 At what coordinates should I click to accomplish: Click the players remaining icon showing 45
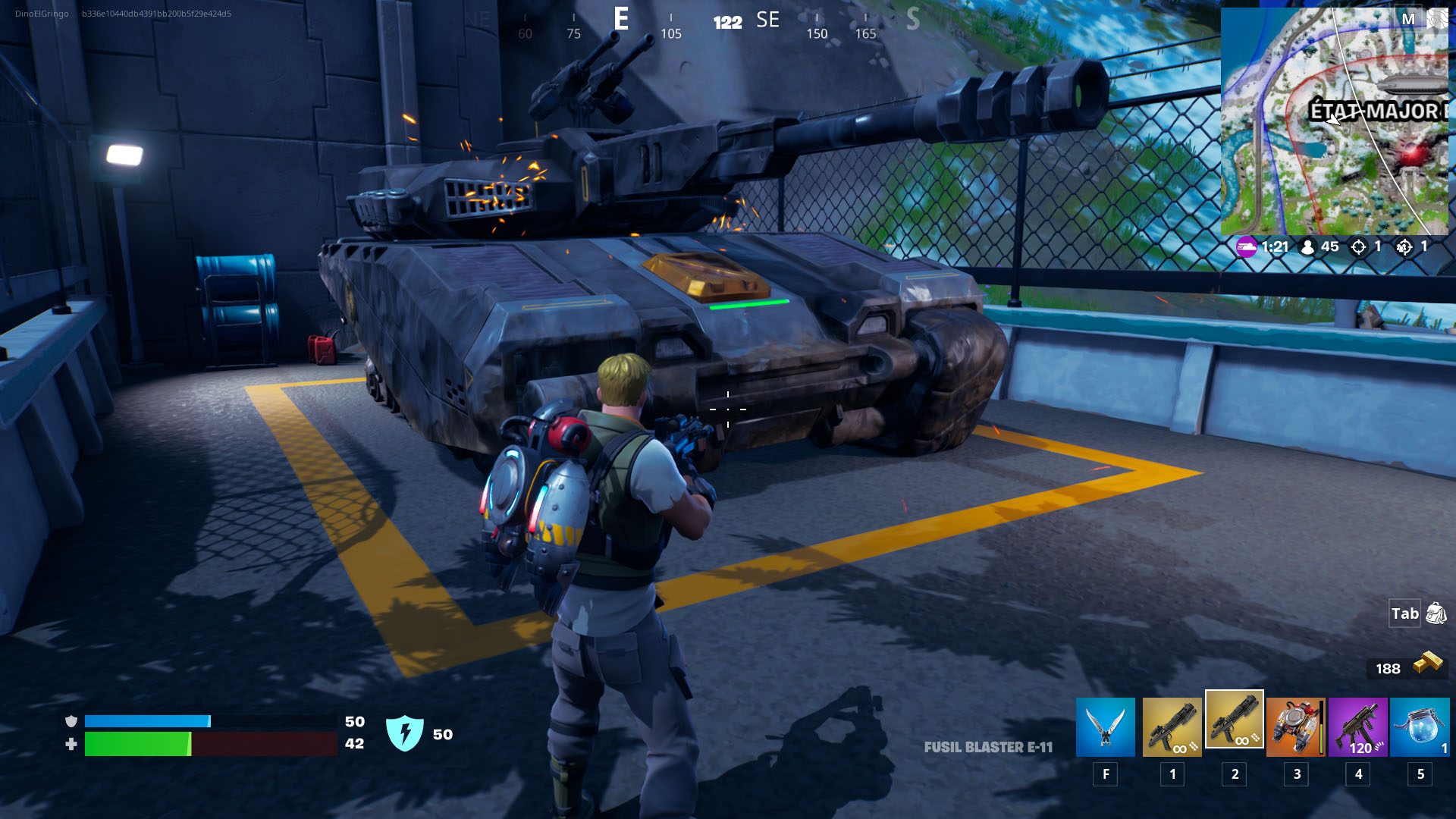[1306, 246]
